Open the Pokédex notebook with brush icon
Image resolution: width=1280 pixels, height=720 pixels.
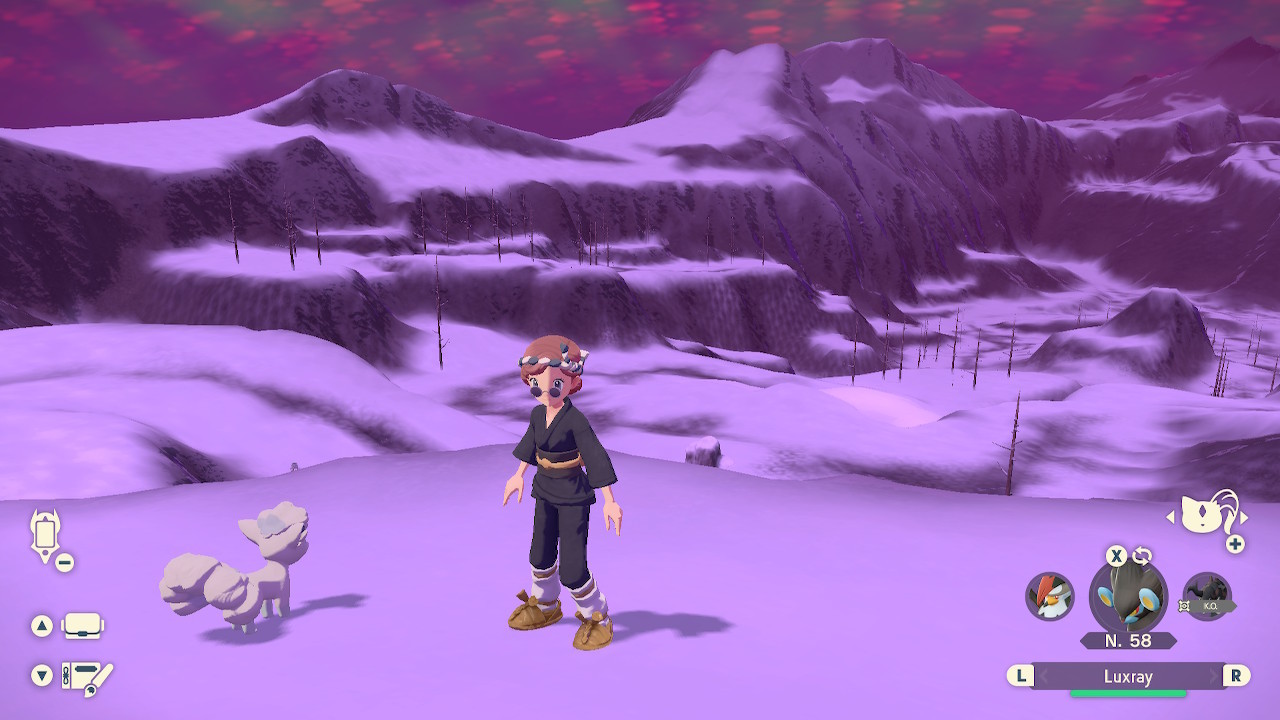pos(86,677)
